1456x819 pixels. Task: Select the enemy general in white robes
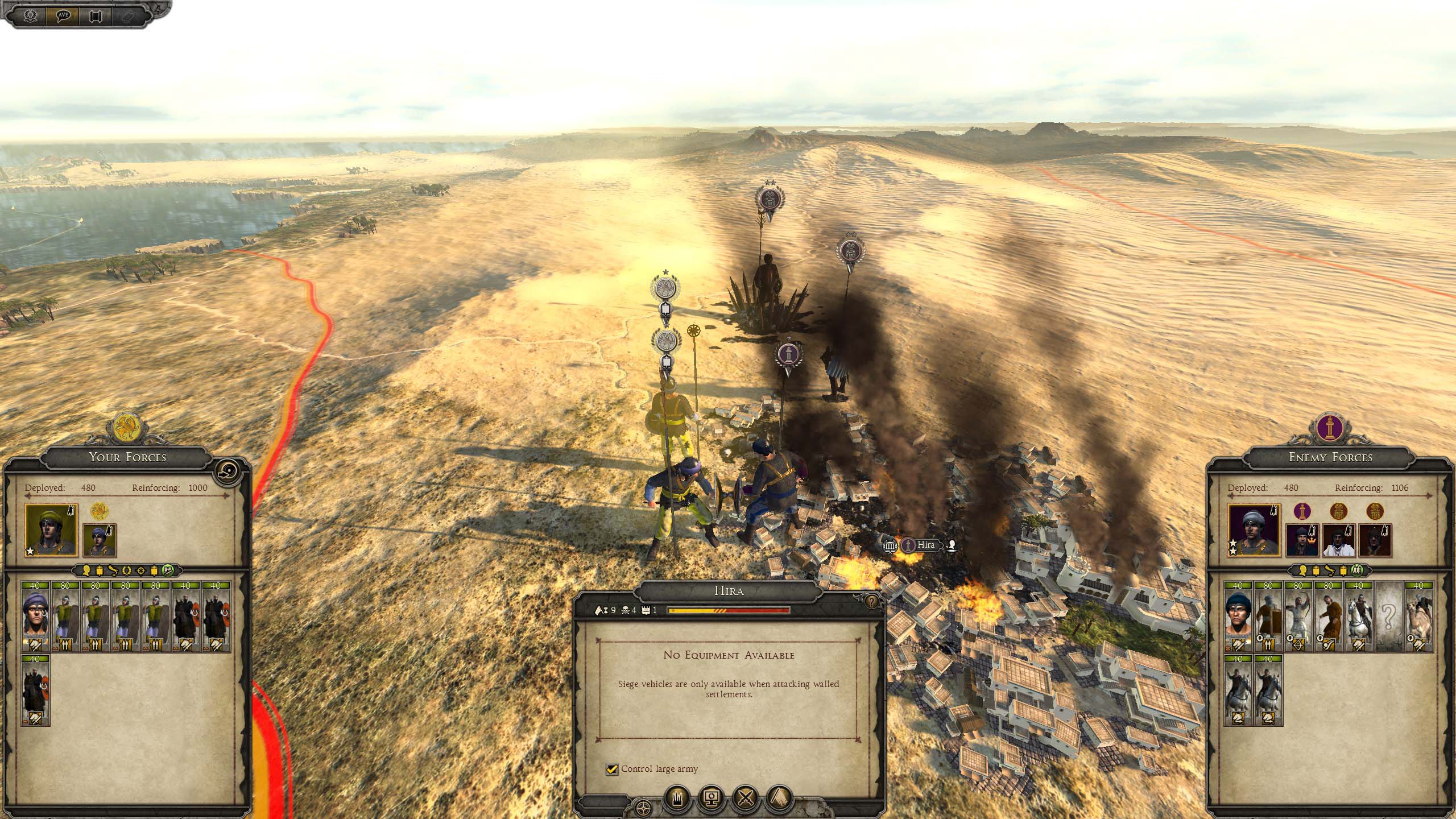pos(1339,540)
